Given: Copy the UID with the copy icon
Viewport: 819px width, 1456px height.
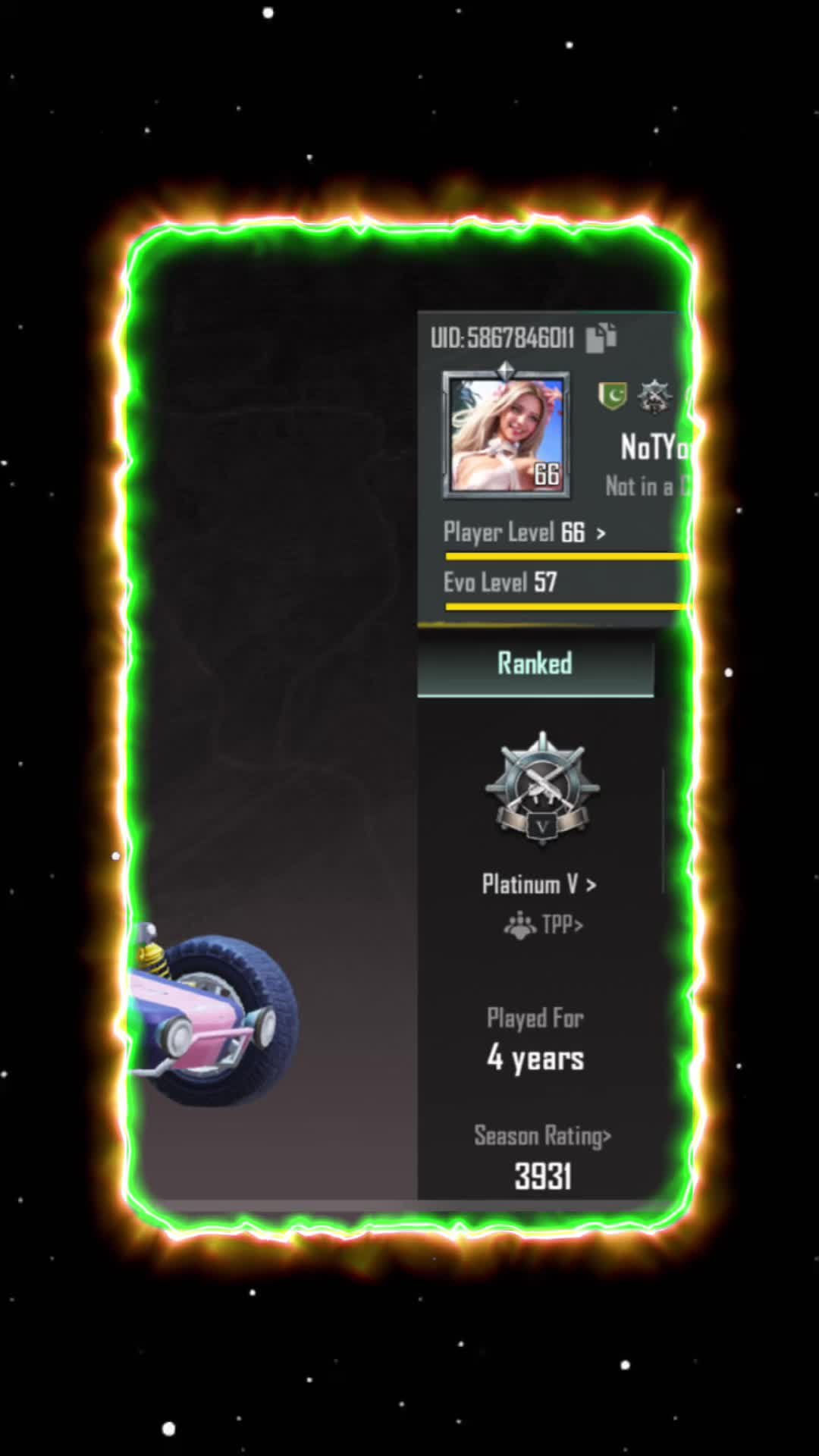Looking at the screenshot, I should pos(601,337).
